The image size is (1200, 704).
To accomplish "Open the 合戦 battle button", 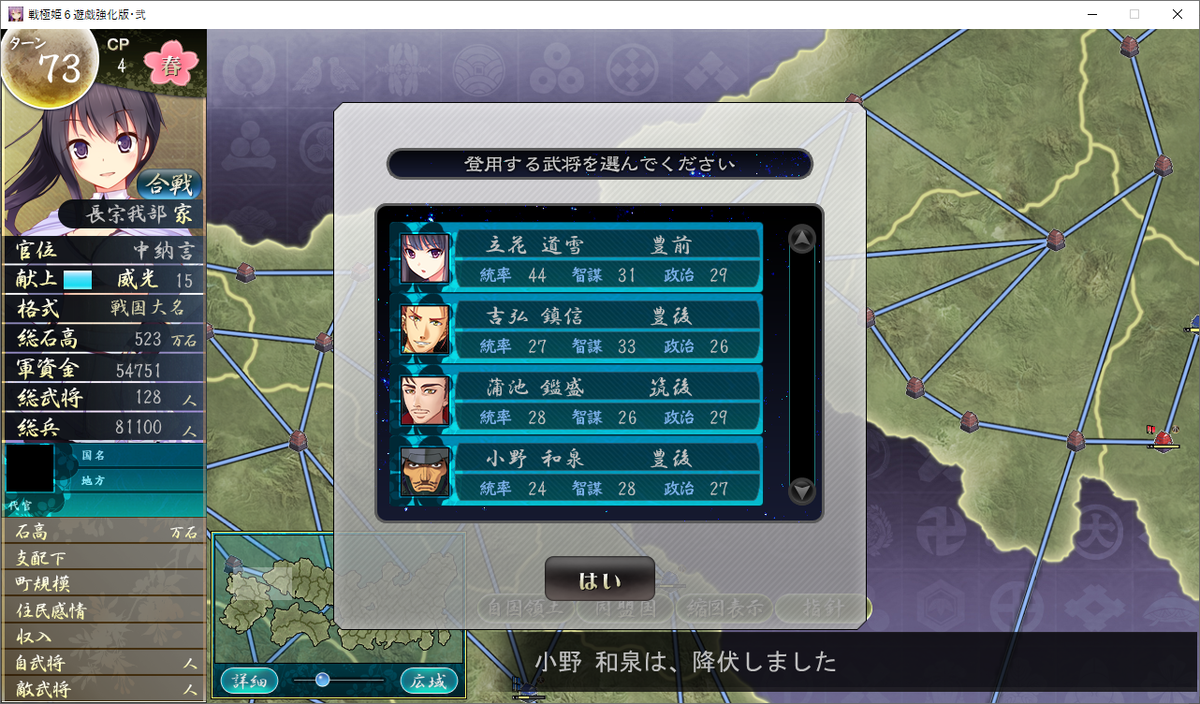I will 169,184.
